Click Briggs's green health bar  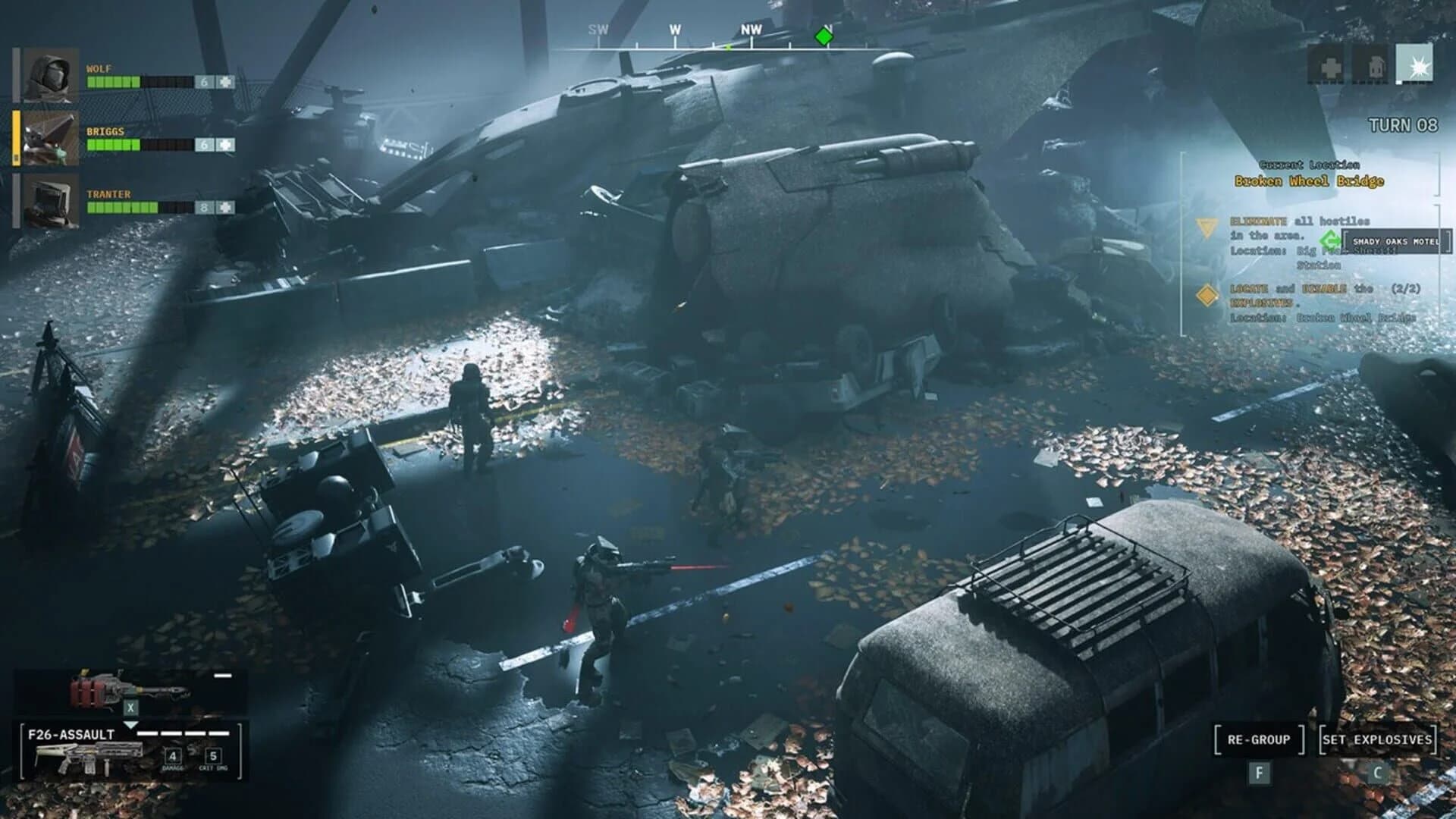[114, 145]
